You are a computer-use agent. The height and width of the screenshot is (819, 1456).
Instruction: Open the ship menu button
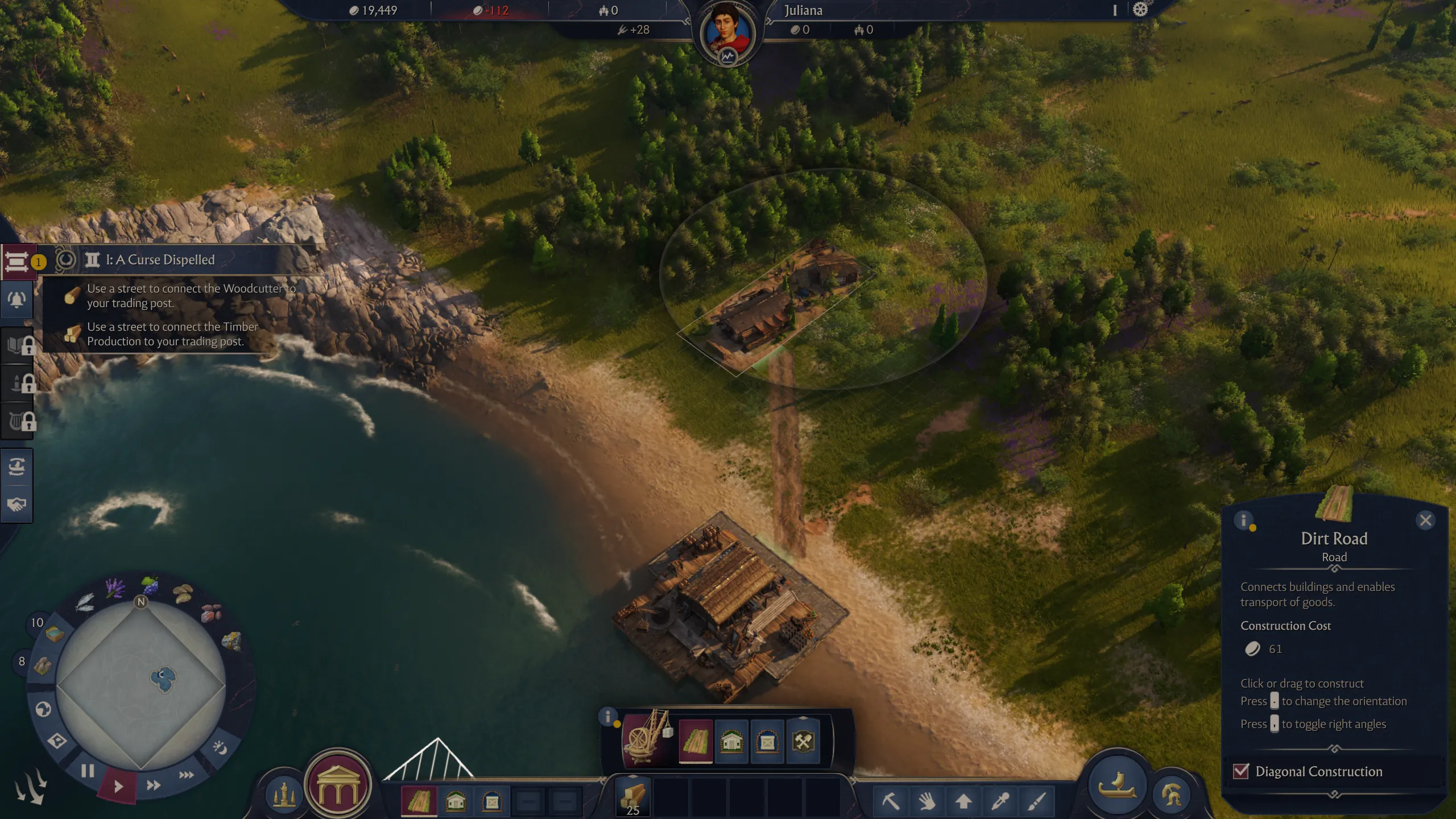point(1117,785)
